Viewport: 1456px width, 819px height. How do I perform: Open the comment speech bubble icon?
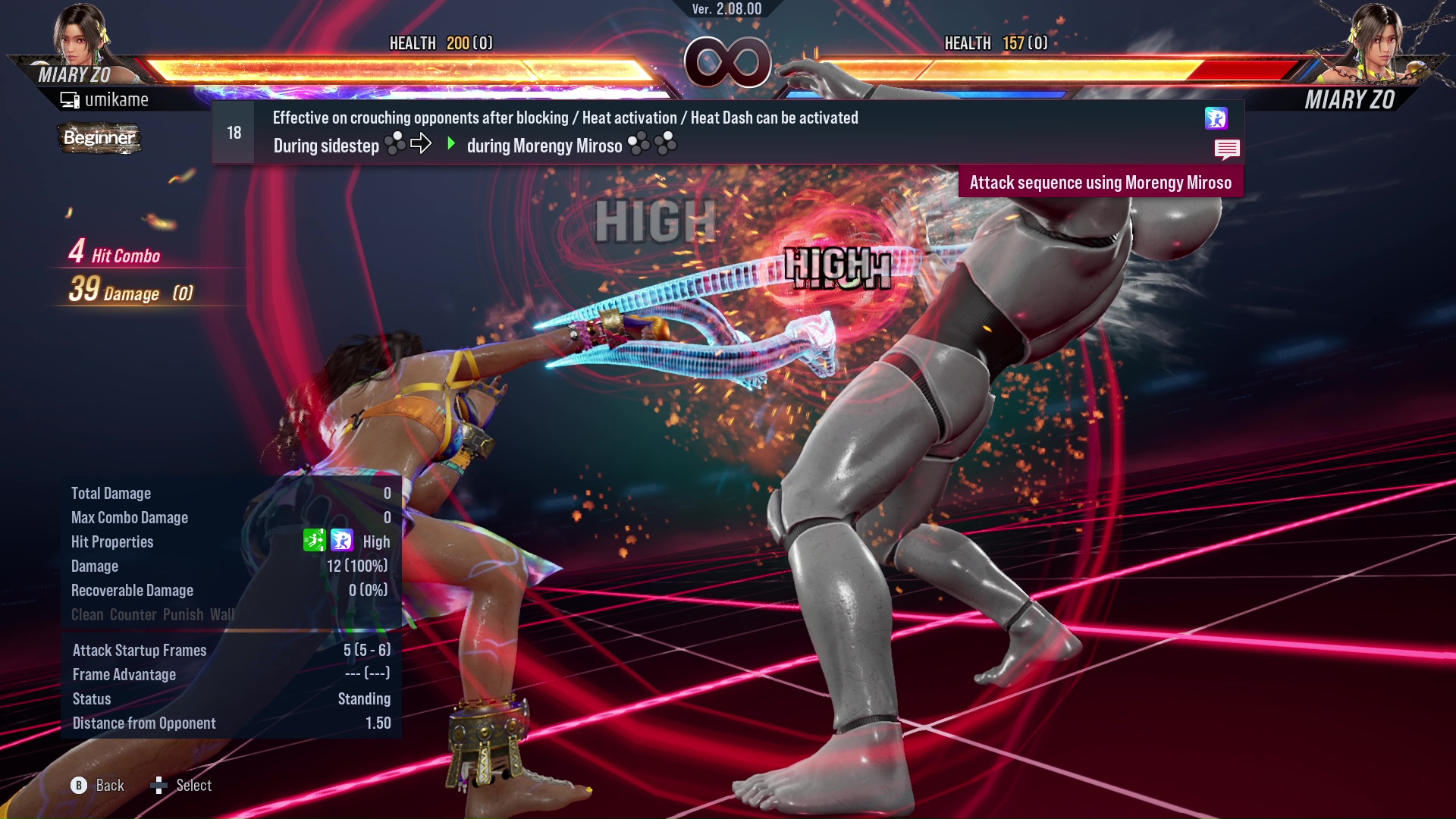pos(1227,149)
